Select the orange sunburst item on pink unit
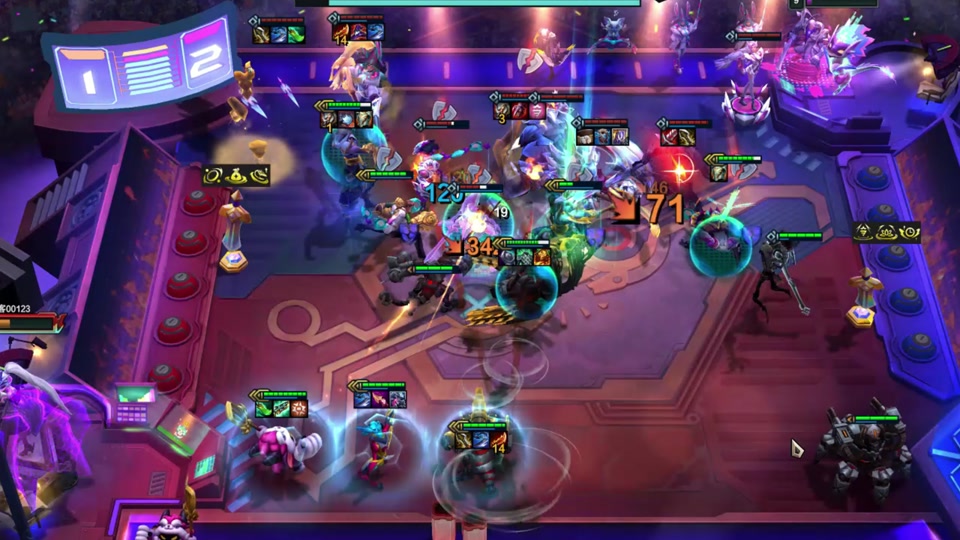The image size is (960, 540). click(x=299, y=408)
